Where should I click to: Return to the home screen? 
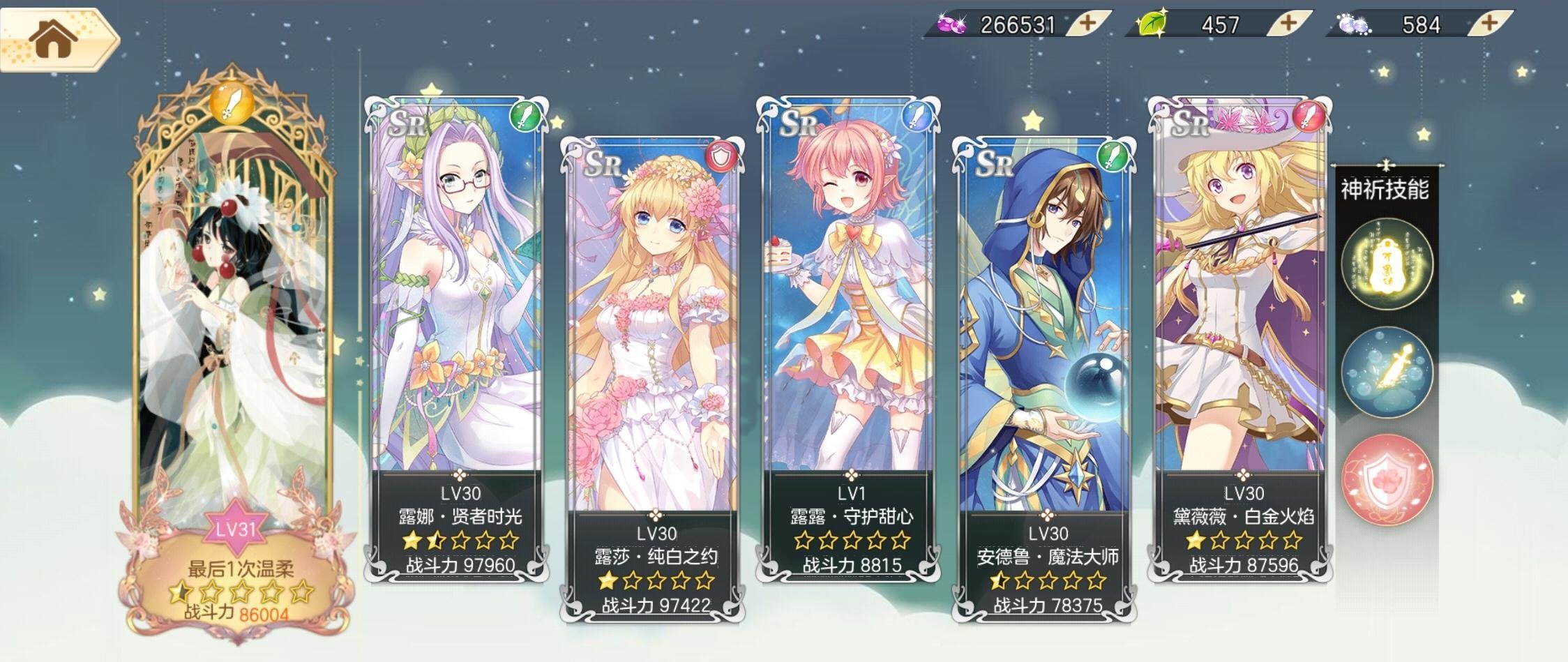click(x=54, y=39)
